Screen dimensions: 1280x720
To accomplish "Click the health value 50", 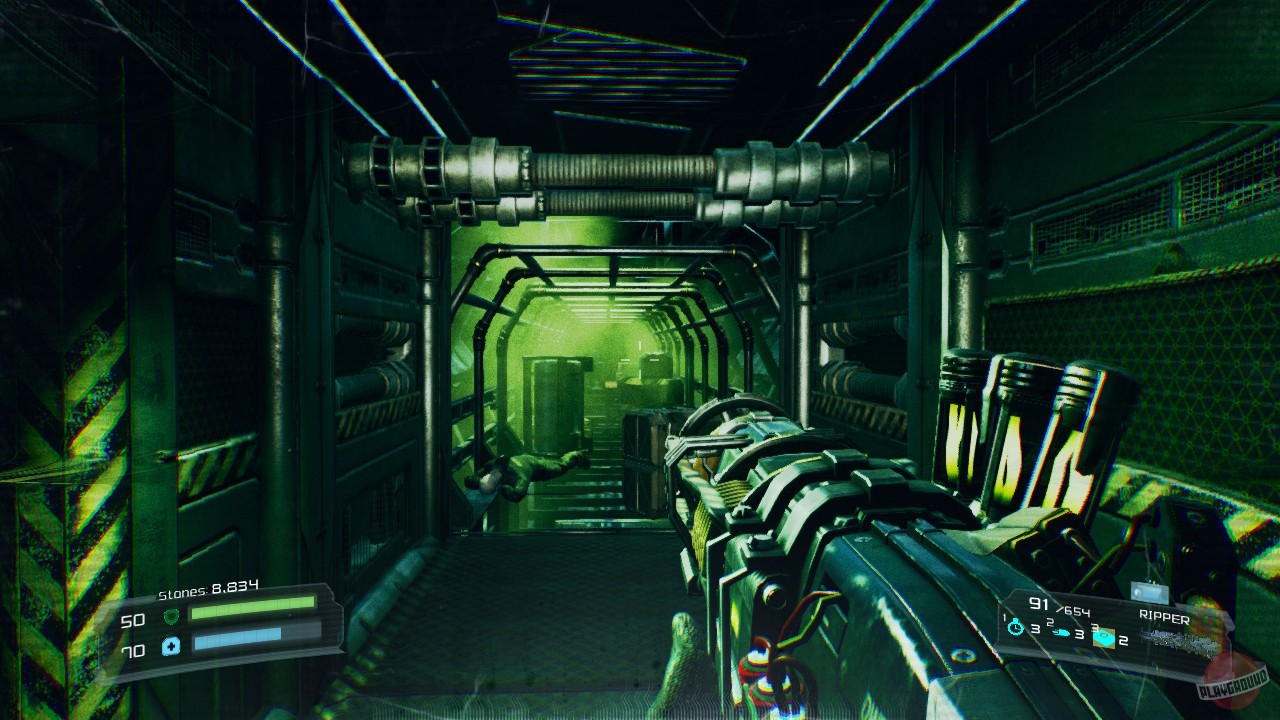I will pos(132,620).
